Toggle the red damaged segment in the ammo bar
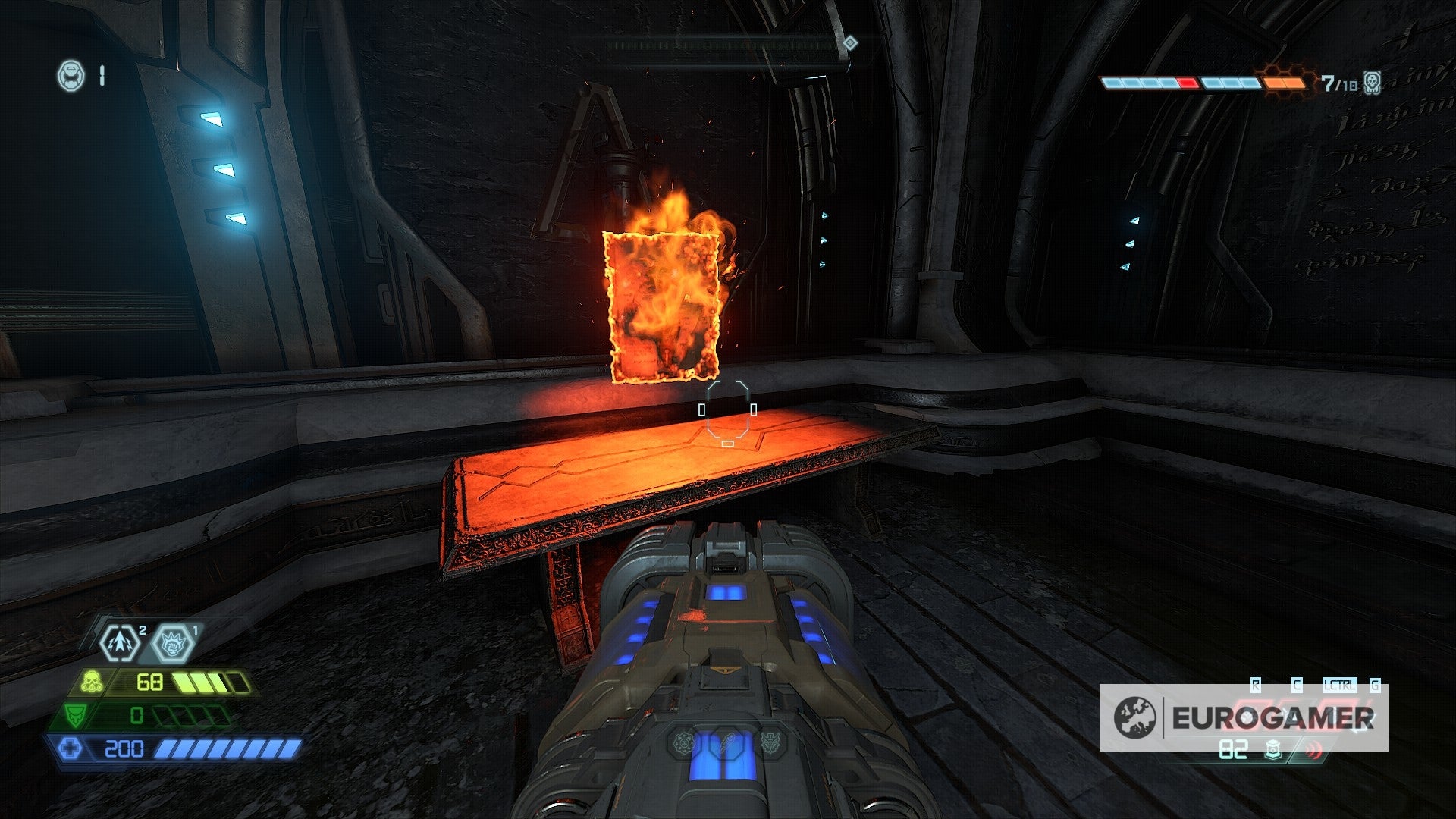 pyautogui.click(x=1187, y=82)
